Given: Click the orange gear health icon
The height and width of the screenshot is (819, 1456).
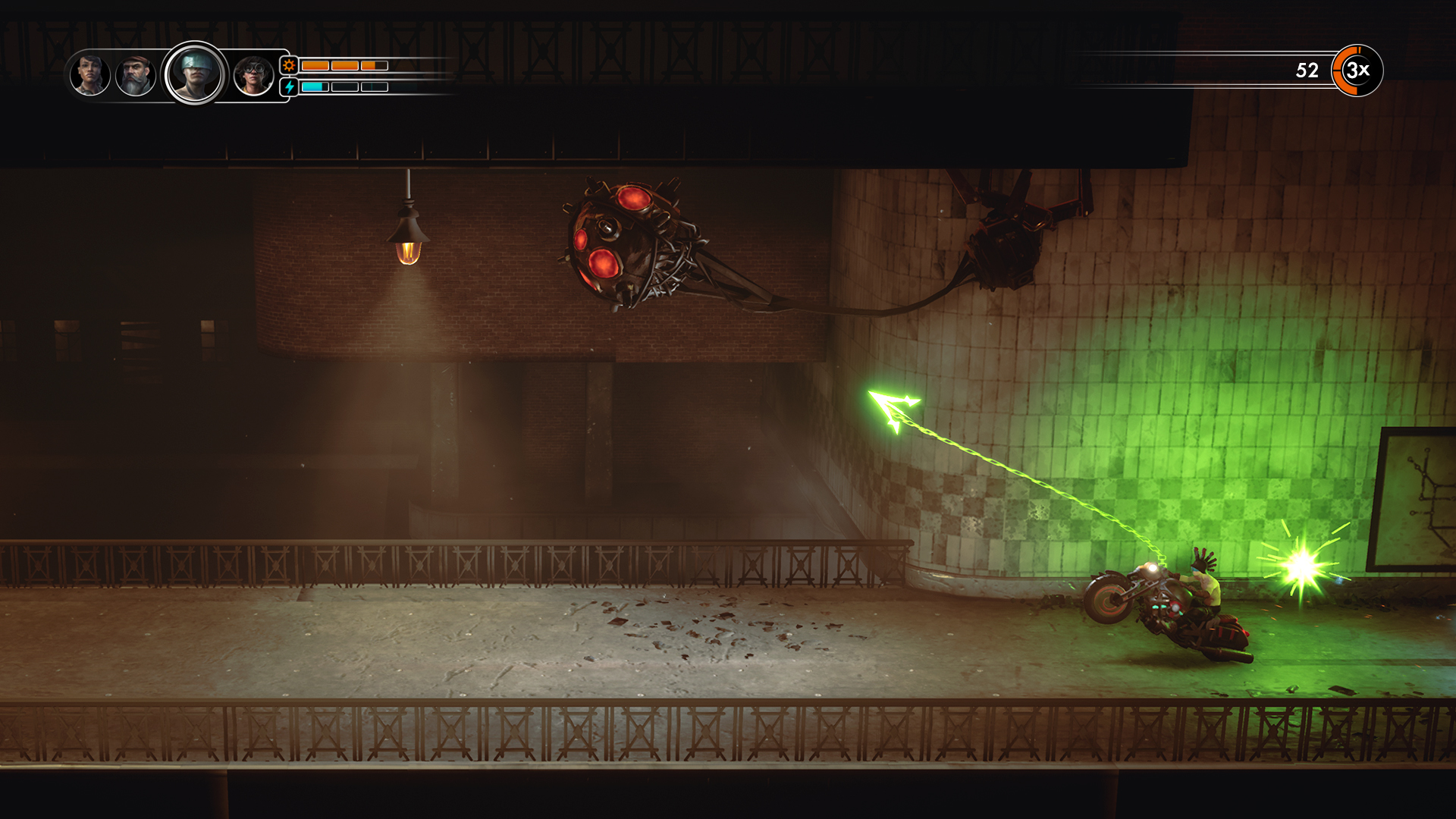Looking at the screenshot, I should 288,66.
